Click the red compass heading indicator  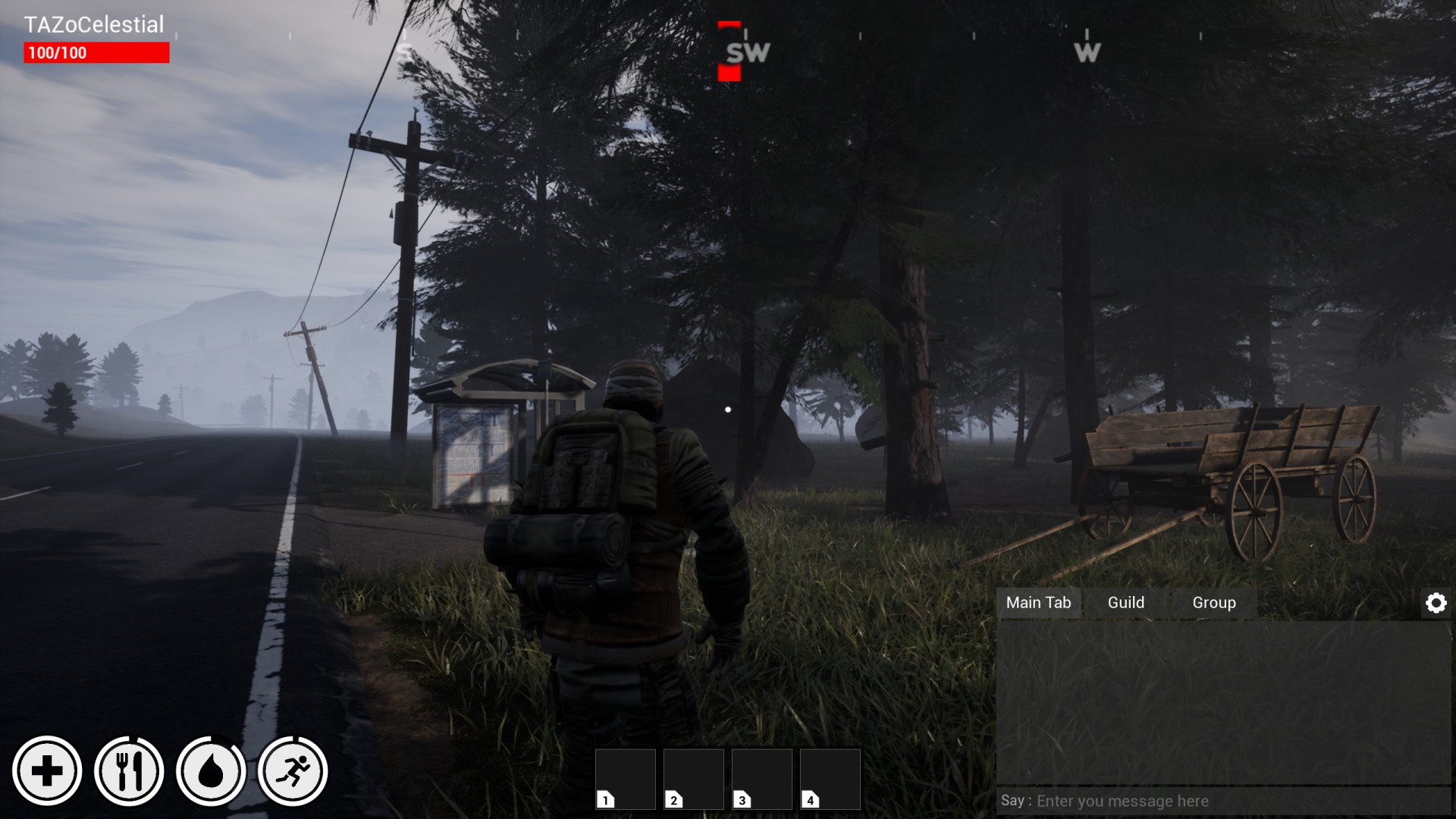coord(730,51)
